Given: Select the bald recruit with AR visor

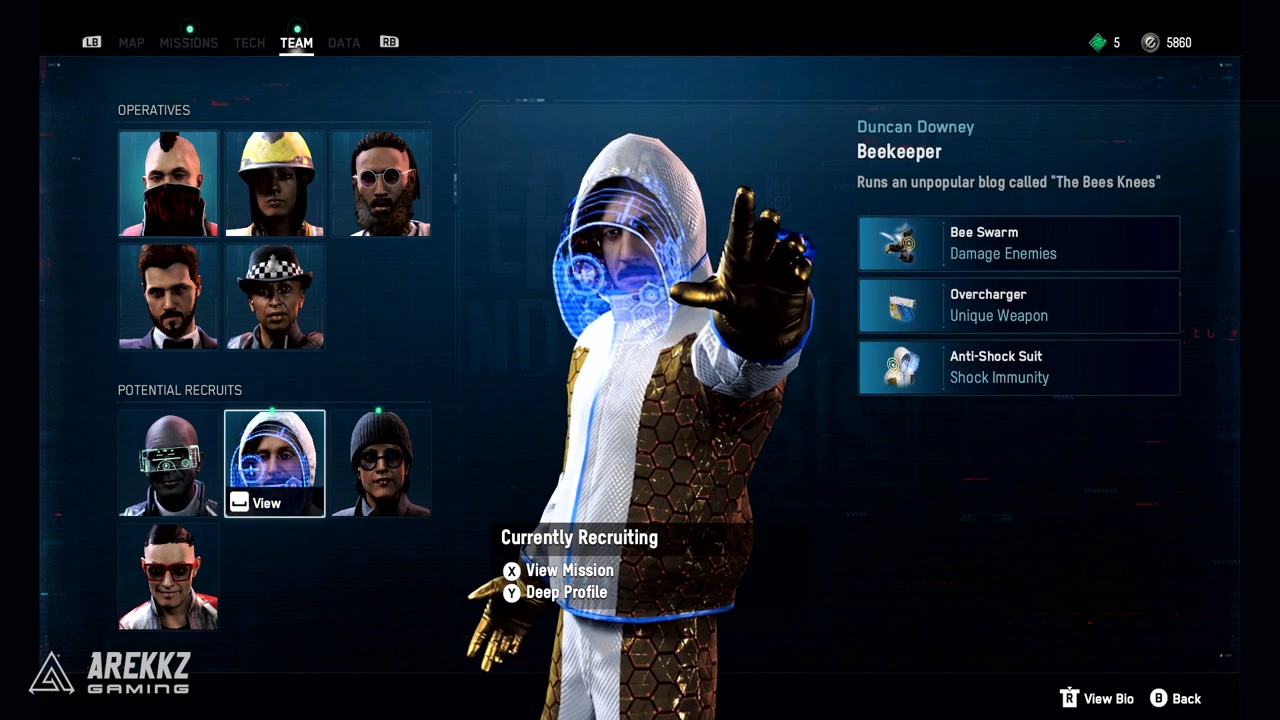Looking at the screenshot, I should 168,464.
